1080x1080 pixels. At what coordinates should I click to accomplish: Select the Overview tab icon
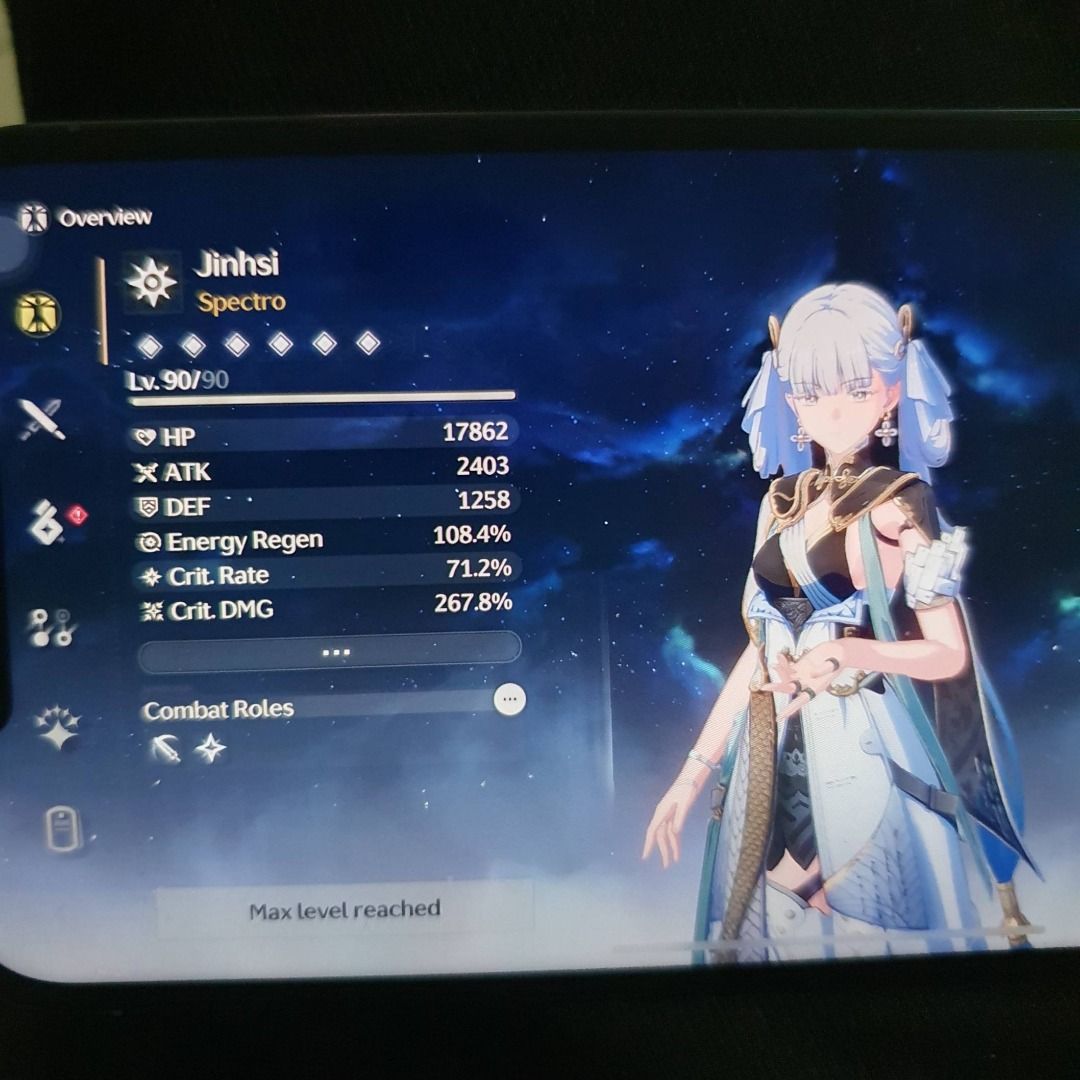38,315
